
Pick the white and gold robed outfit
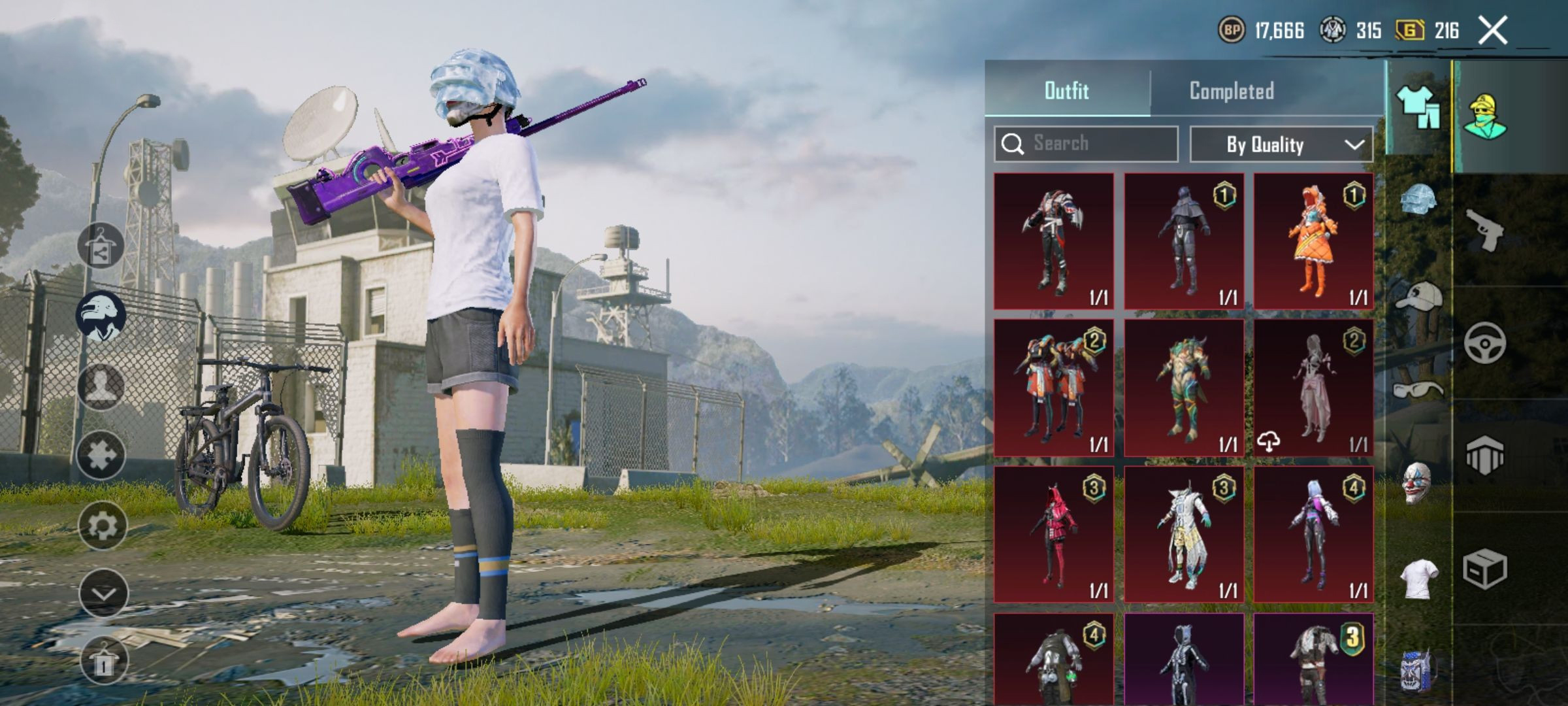point(1184,534)
